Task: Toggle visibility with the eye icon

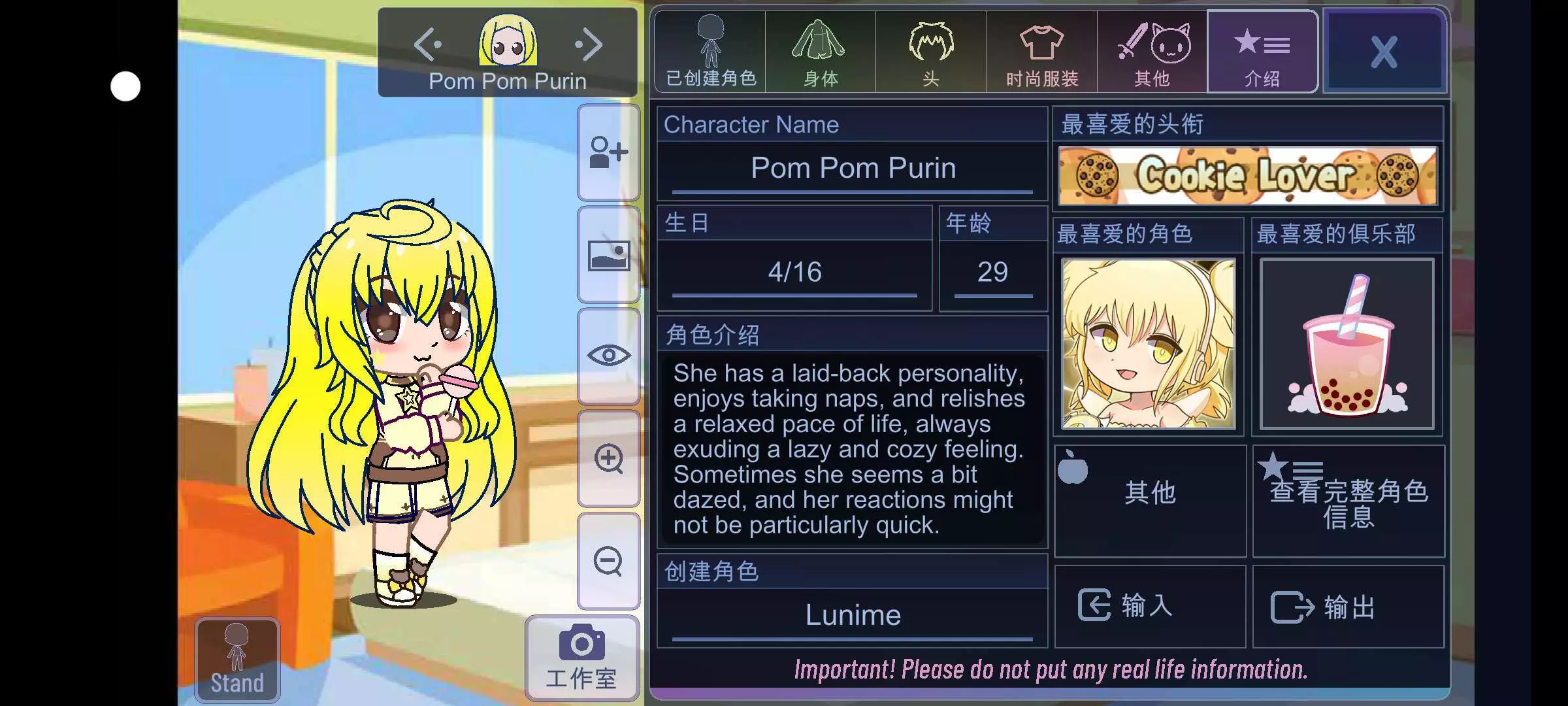Action: (608, 356)
